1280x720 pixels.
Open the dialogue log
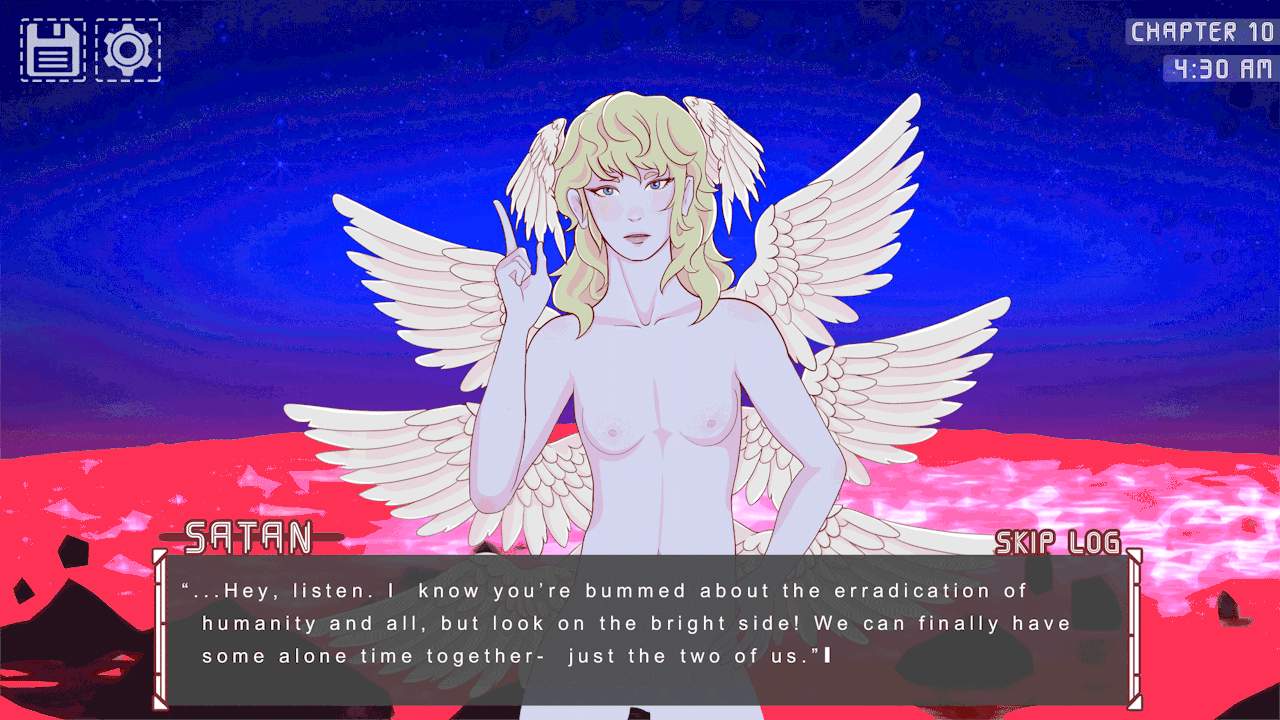tap(1094, 542)
